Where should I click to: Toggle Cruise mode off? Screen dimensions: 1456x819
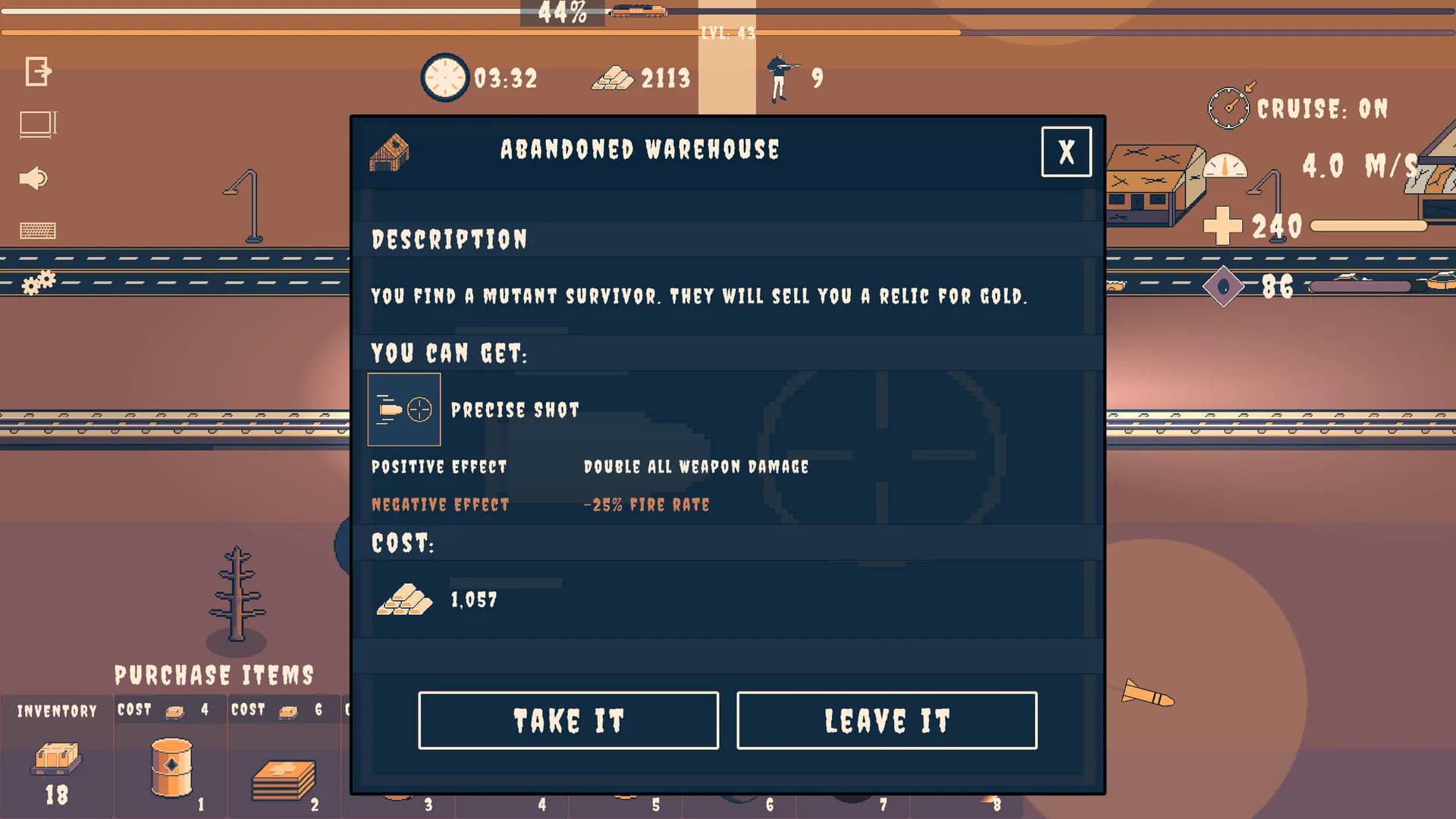[1319, 108]
